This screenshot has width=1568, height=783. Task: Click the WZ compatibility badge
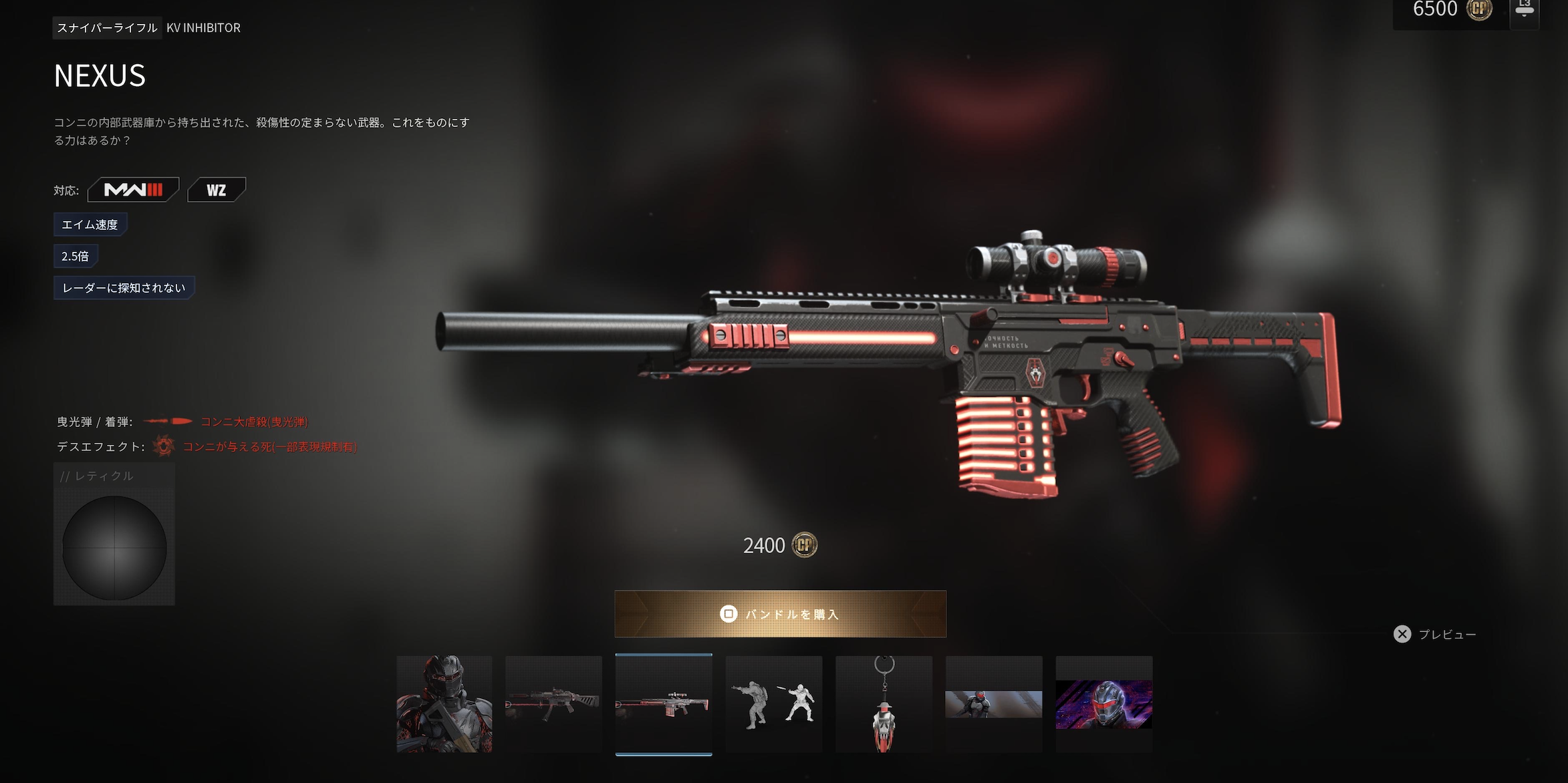pyautogui.click(x=216, y=190)
